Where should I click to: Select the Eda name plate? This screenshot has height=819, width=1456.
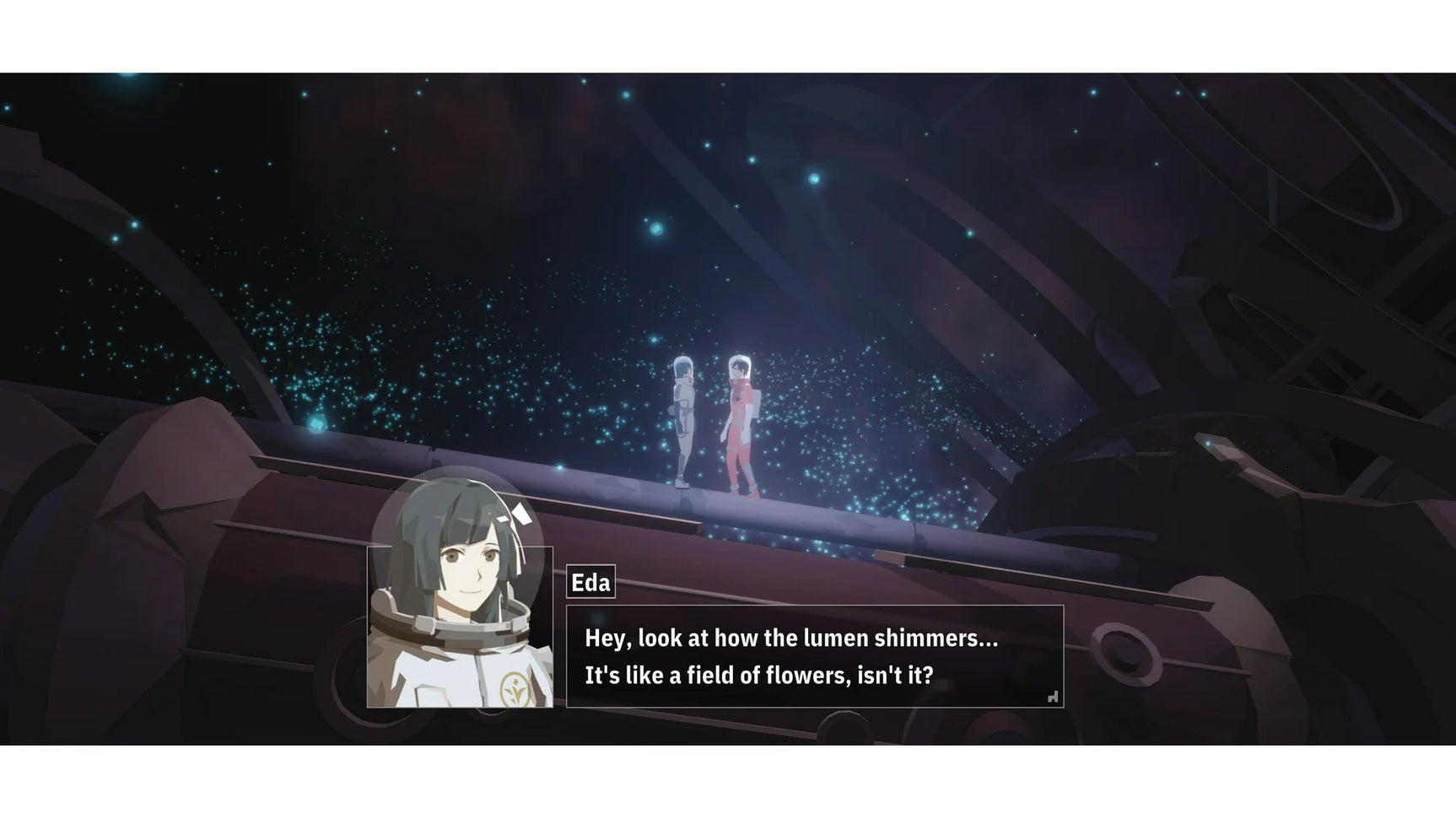coord(590,582)
